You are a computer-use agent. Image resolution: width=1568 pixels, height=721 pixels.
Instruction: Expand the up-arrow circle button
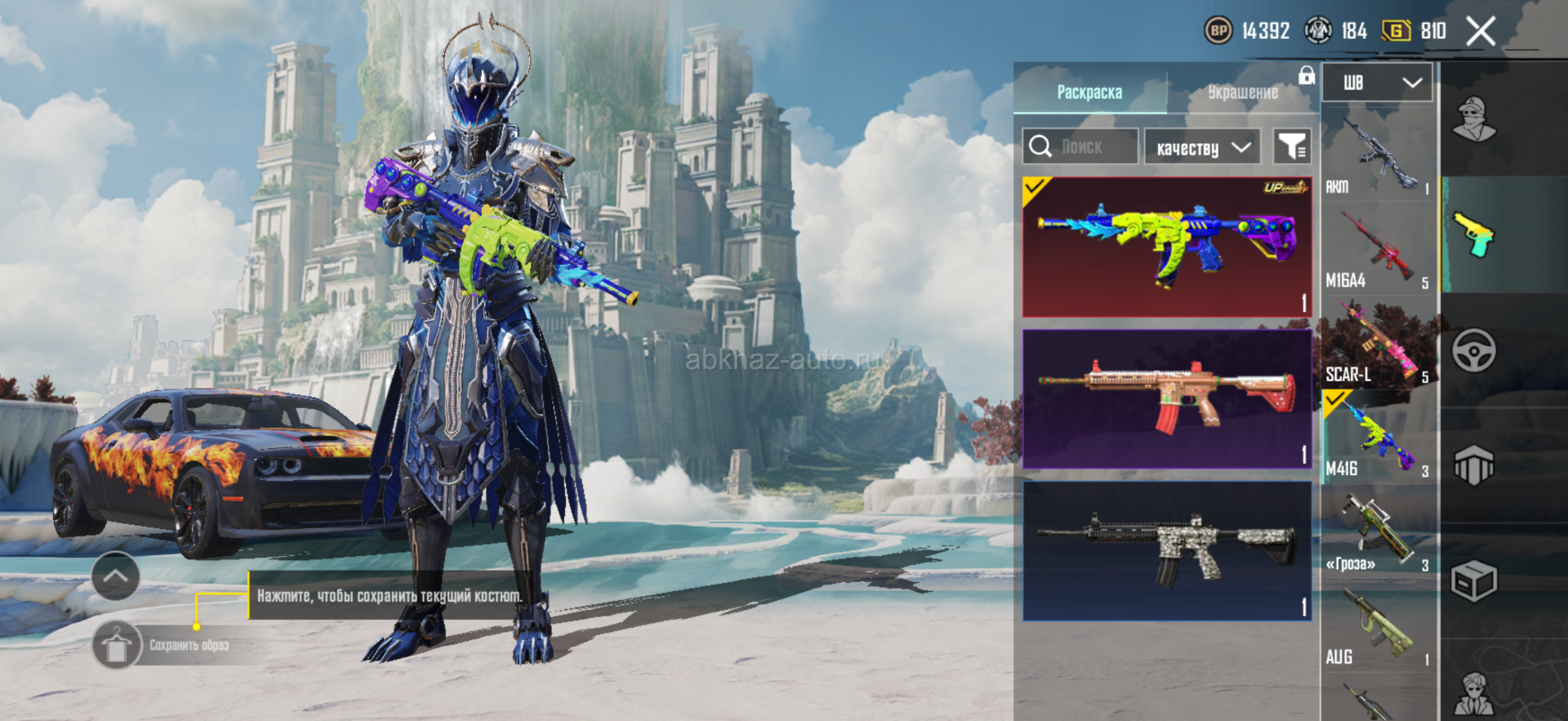click(115, 576)
